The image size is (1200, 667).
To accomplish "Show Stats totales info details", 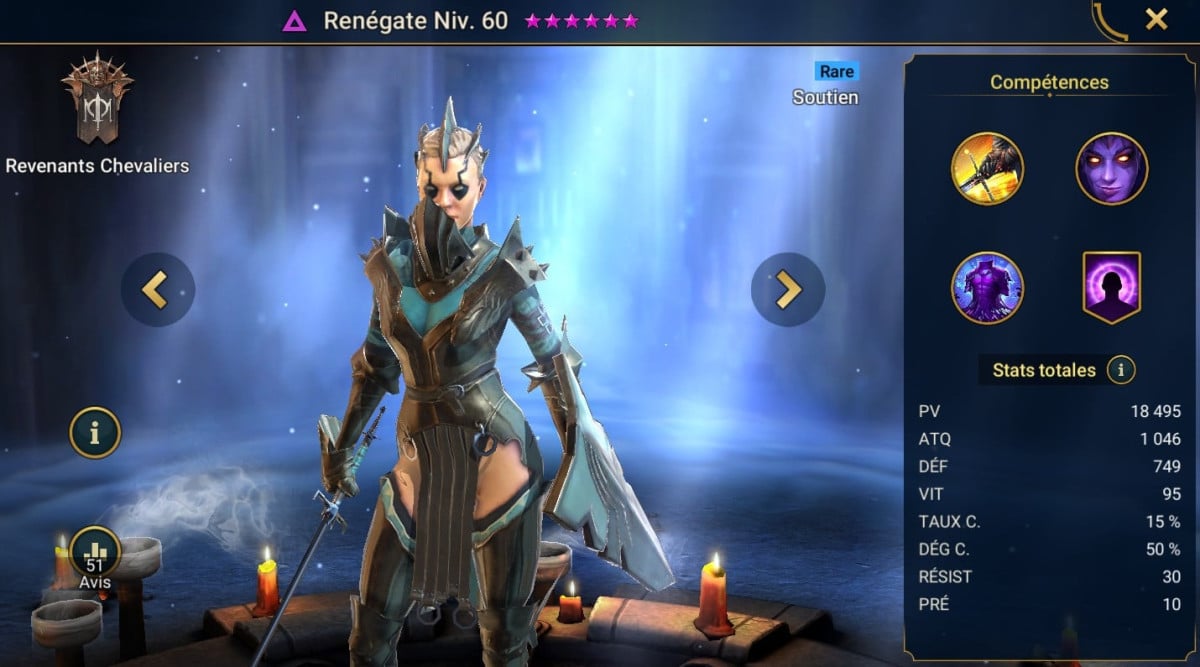I will pos(1121,371).
